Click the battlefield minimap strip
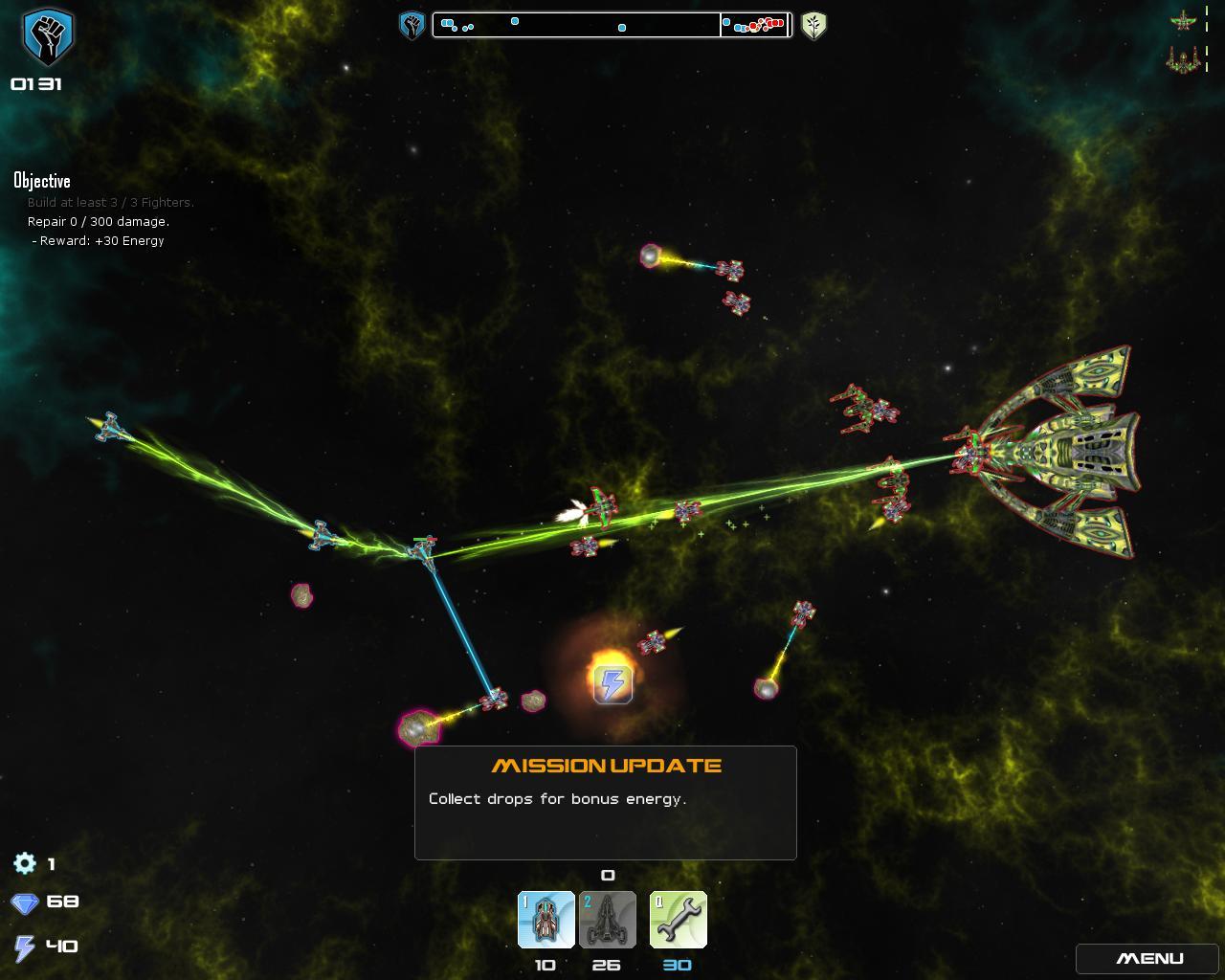The height and width of the screenshot is (980, 1225). [x=612, y=25]
